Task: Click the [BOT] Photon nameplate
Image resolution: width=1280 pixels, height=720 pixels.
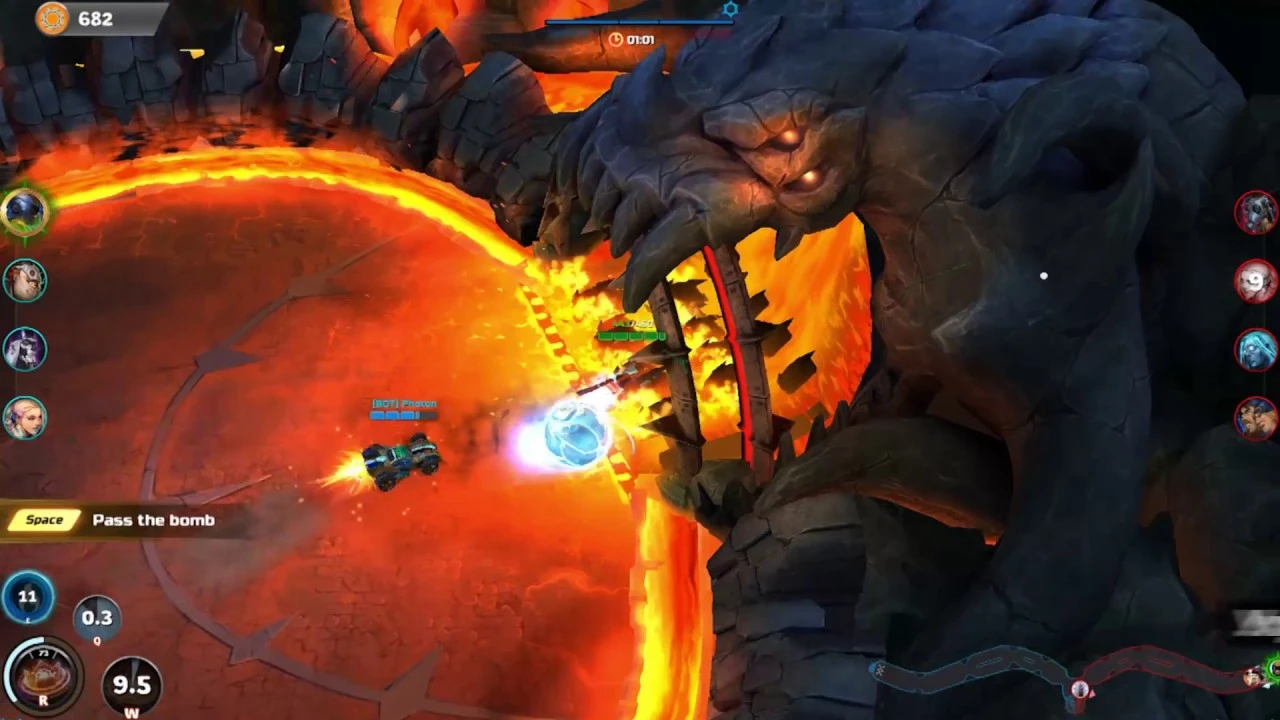Action: coord(404,403)
